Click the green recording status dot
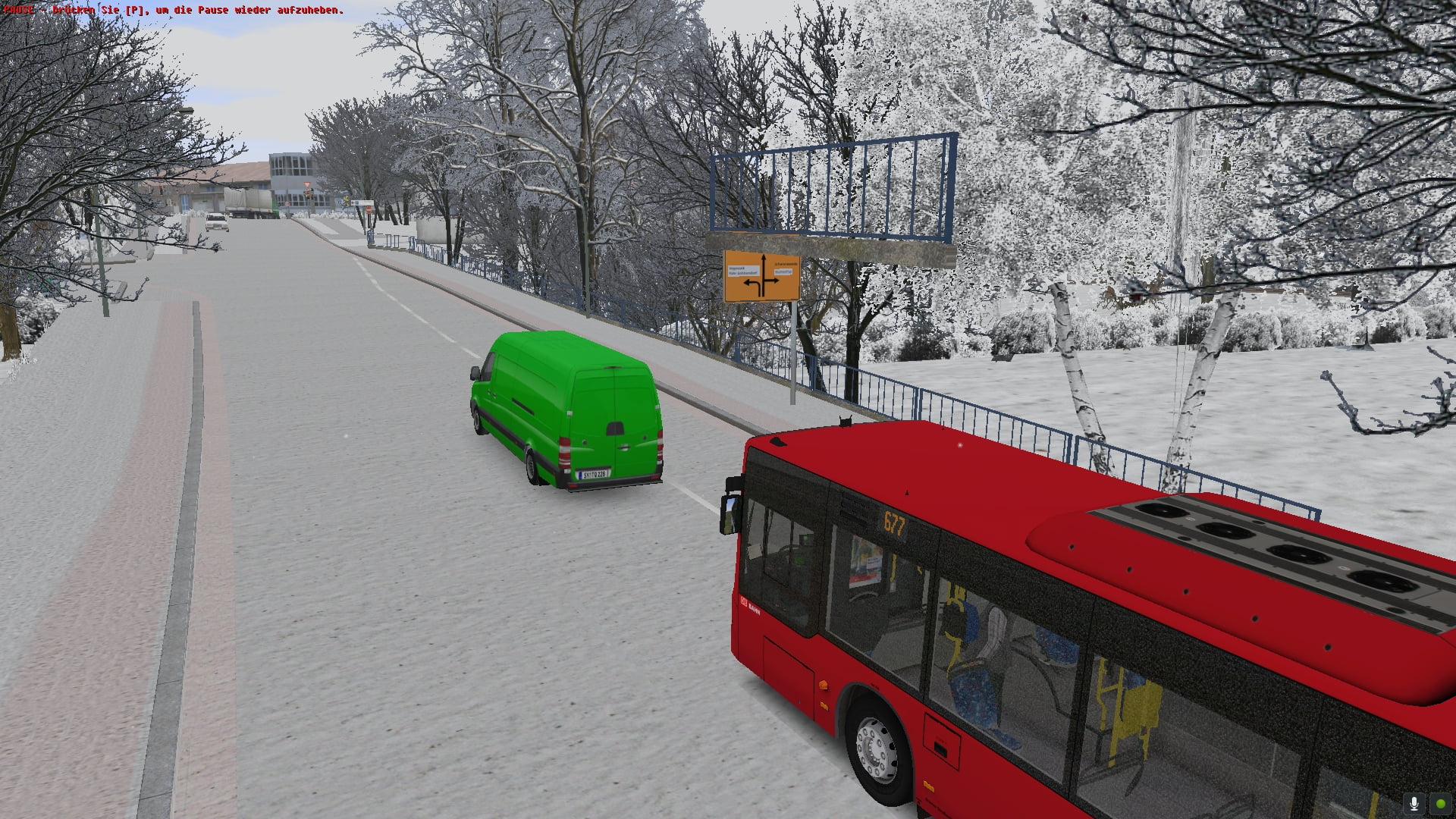The width and height of the screenshot is (1456, 819). pyautogui.click(x=1439, y=804)
